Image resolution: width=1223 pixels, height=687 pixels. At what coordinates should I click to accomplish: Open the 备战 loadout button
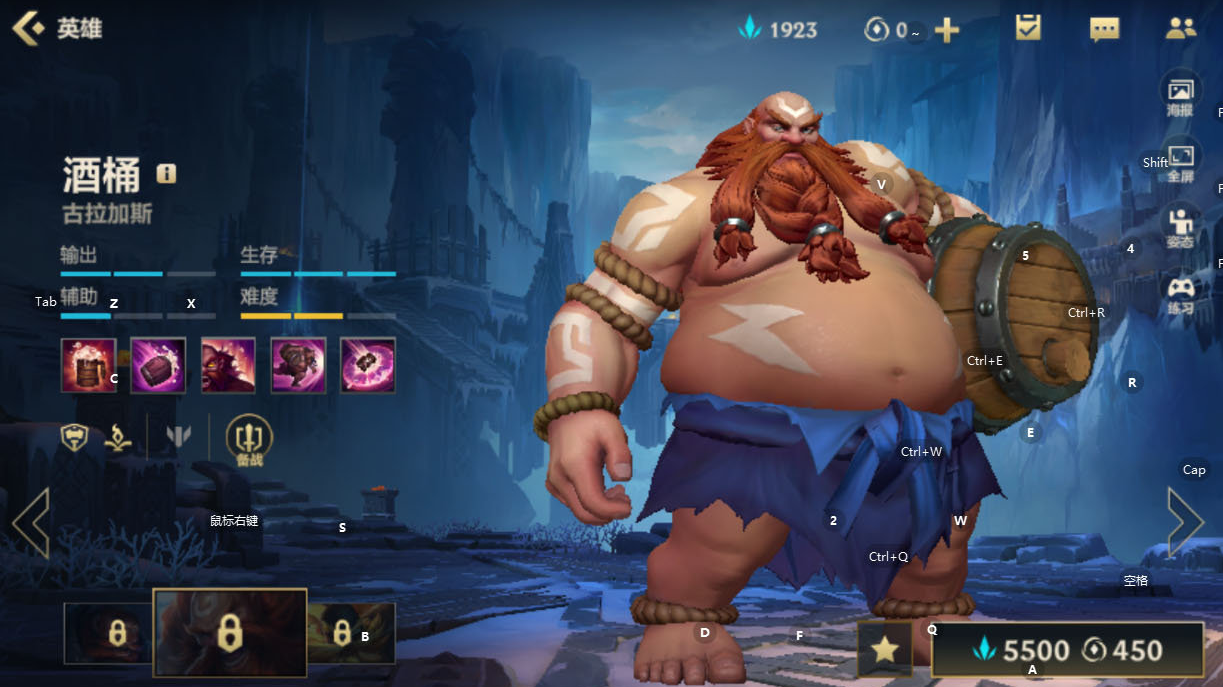point(249,438)
